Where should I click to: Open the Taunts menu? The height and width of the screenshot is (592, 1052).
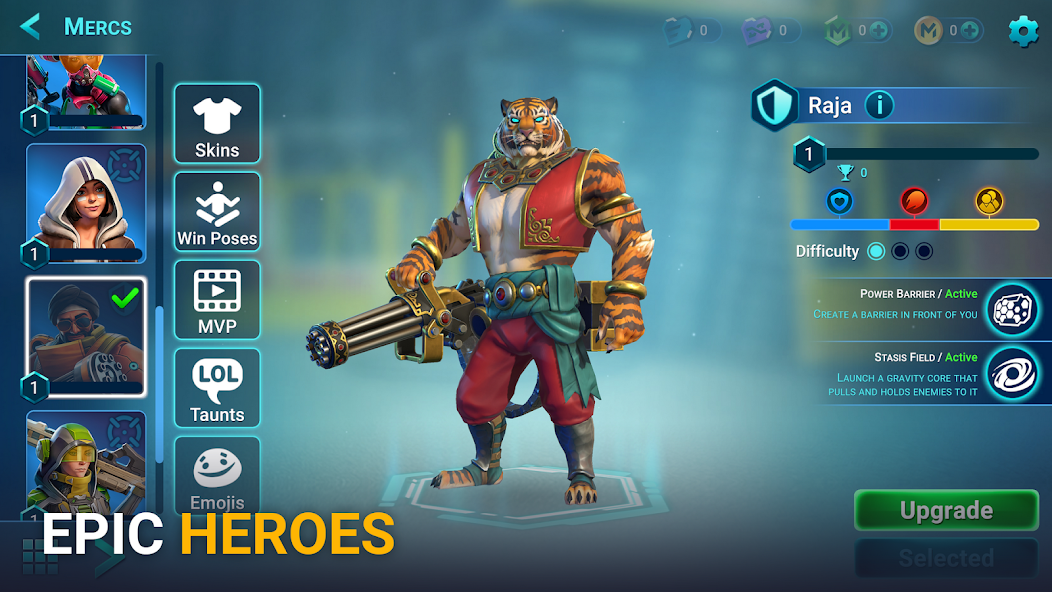[x=217, y=388]
